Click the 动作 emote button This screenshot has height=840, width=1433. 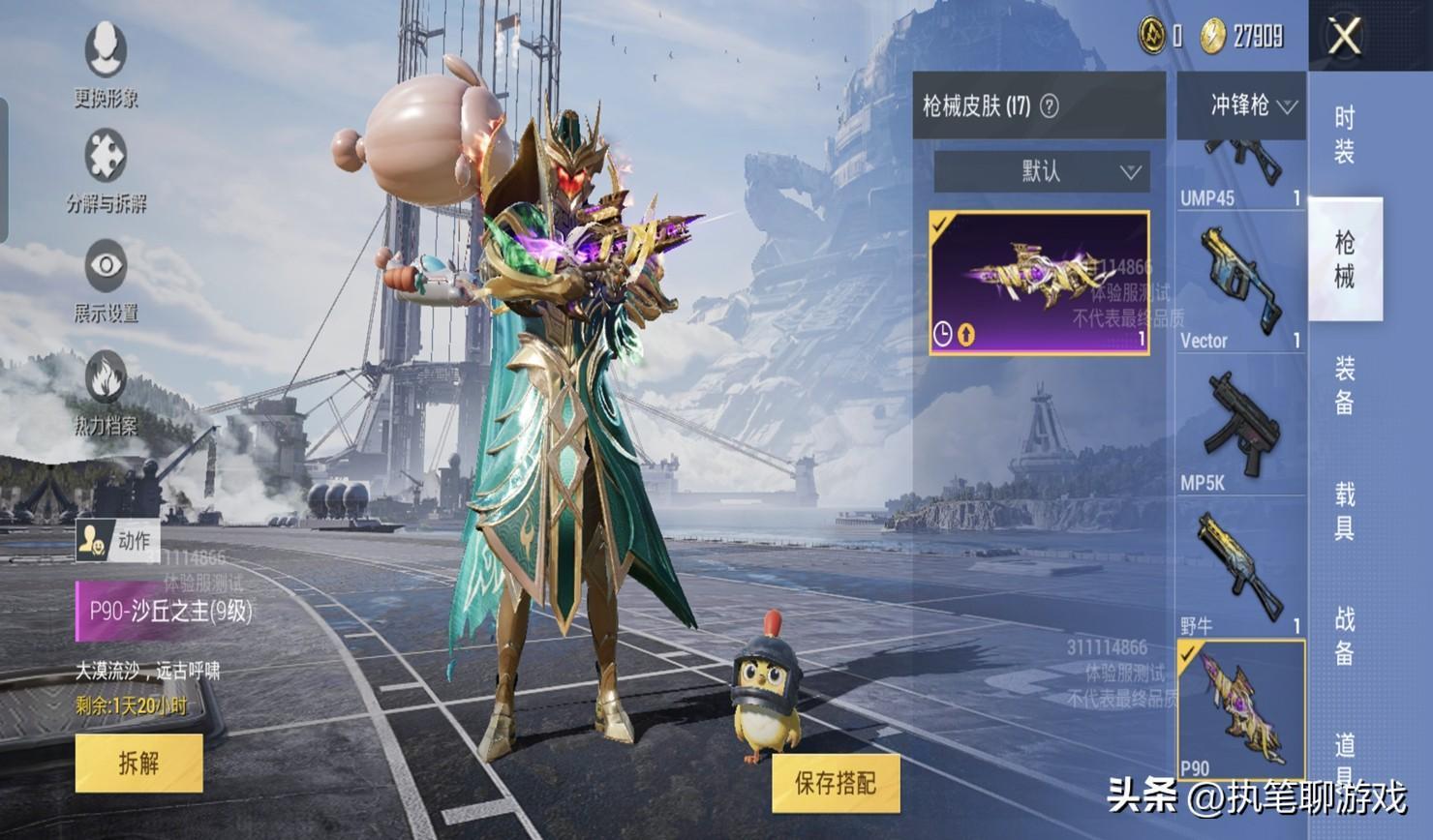(x=118, y=541)
